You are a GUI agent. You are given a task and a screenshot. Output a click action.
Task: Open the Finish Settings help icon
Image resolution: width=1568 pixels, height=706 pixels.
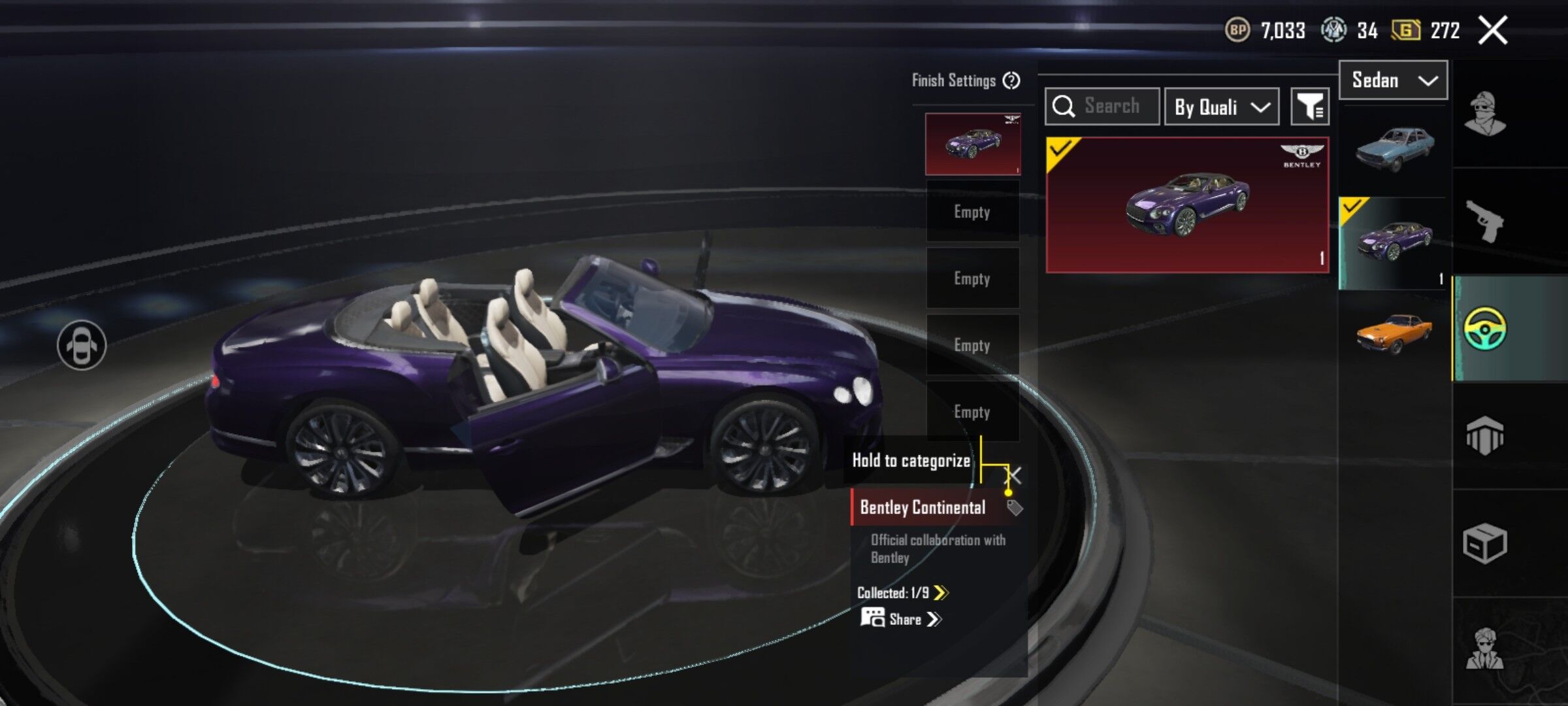click(x=1011, y=81)
